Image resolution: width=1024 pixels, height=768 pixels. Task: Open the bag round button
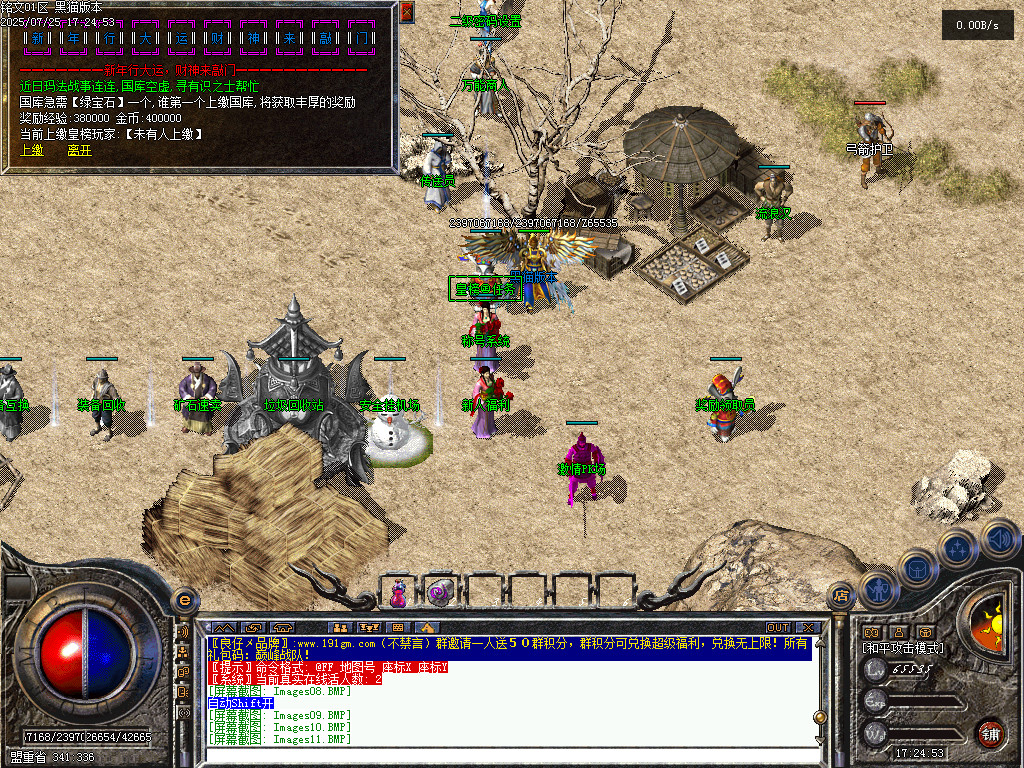[916, 570]
